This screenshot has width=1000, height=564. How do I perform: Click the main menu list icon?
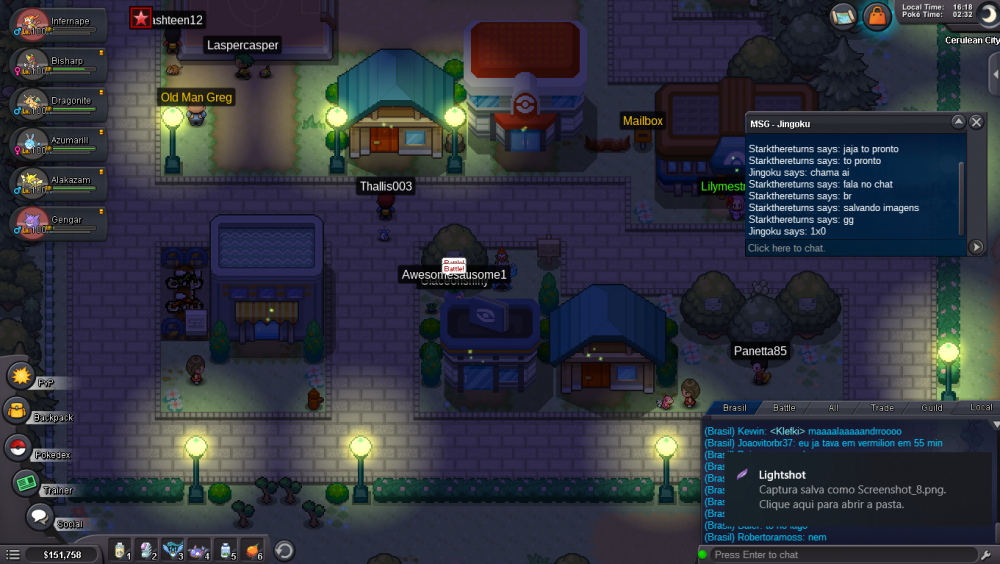coord(11,553)
